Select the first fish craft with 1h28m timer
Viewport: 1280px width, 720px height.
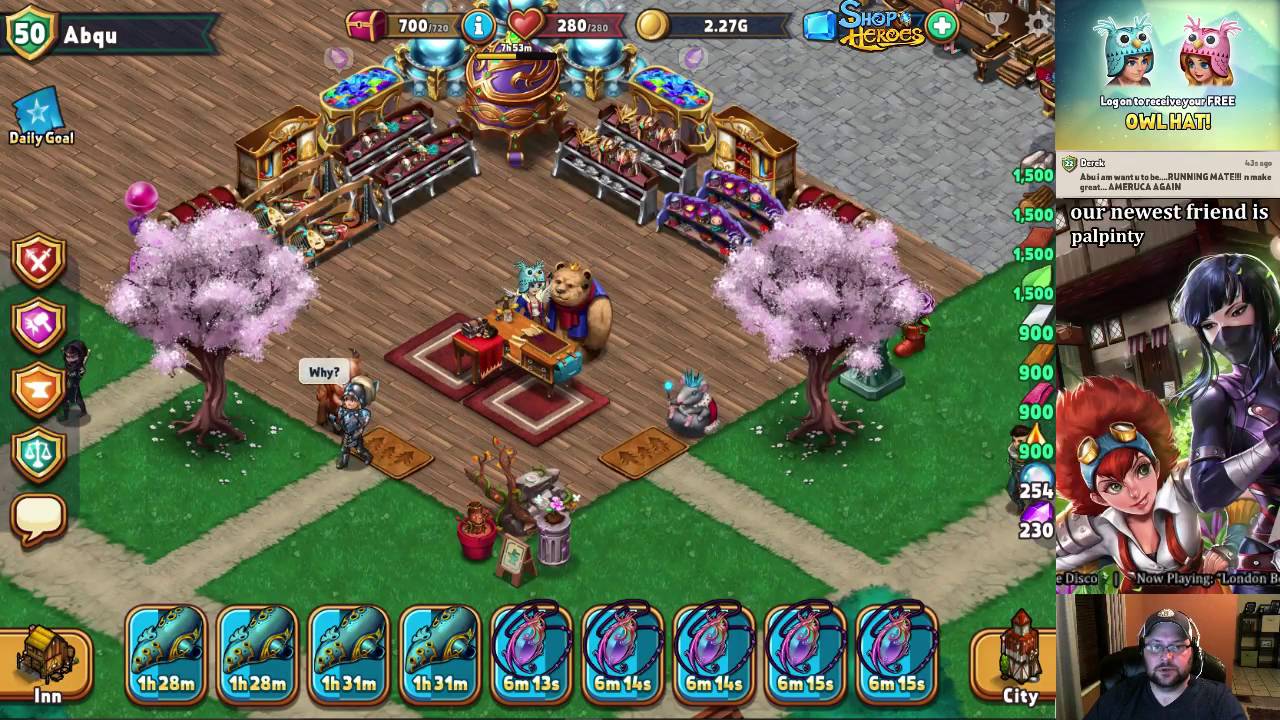coord(165,655)
